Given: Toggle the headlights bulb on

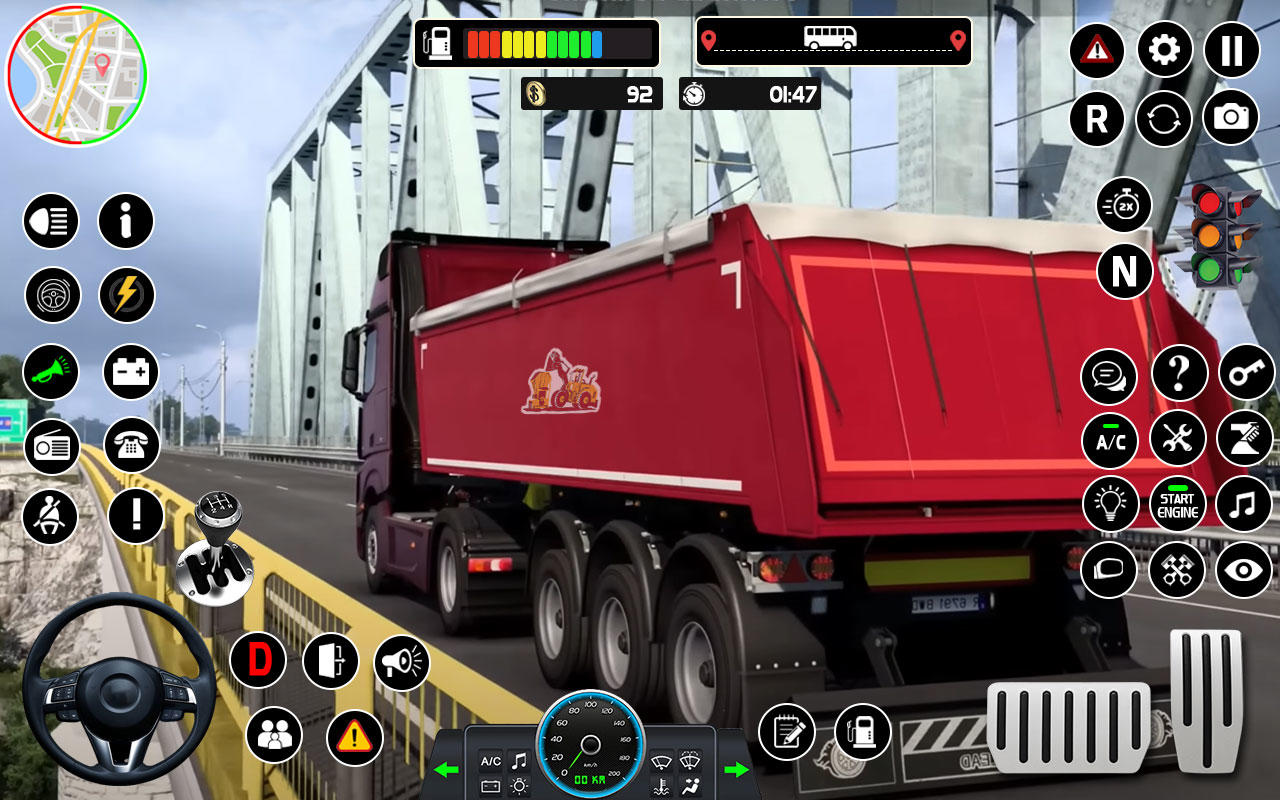Looking at the screenshot, I should pos(1108,505).
